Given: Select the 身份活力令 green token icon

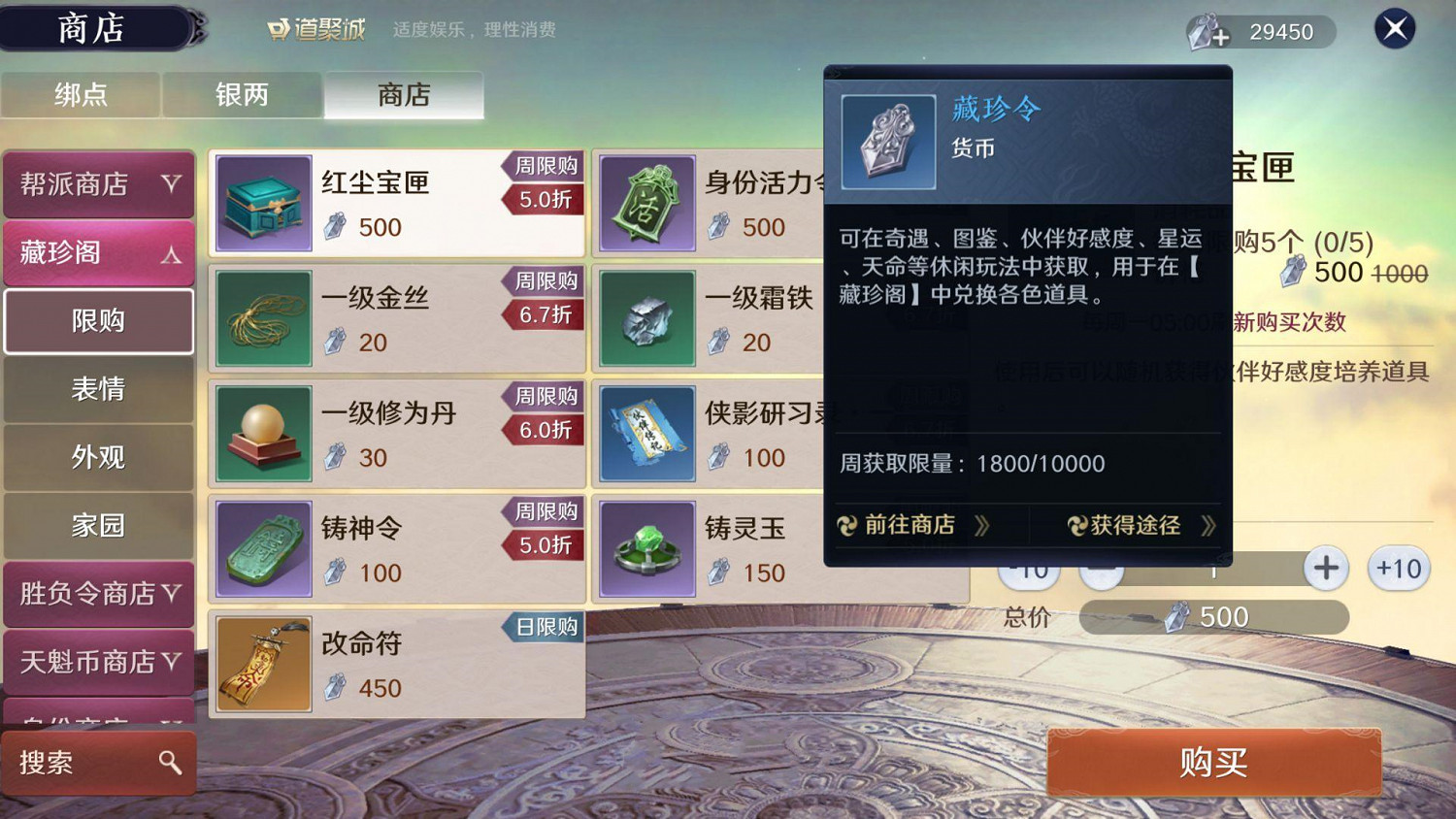Looking at the screenshot, I should click(645, 203).
